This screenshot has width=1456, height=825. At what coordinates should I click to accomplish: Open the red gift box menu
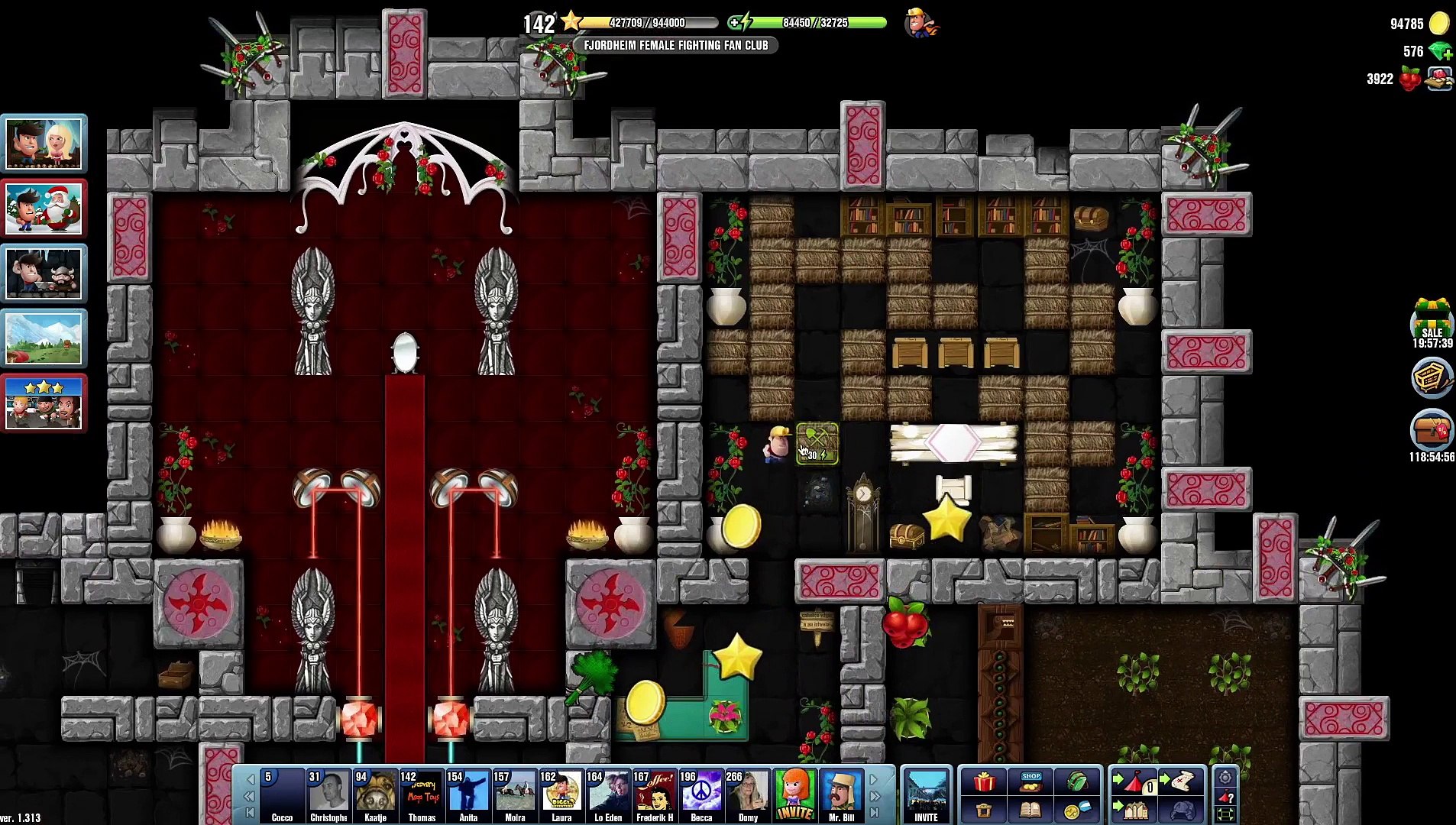(984, 781)
